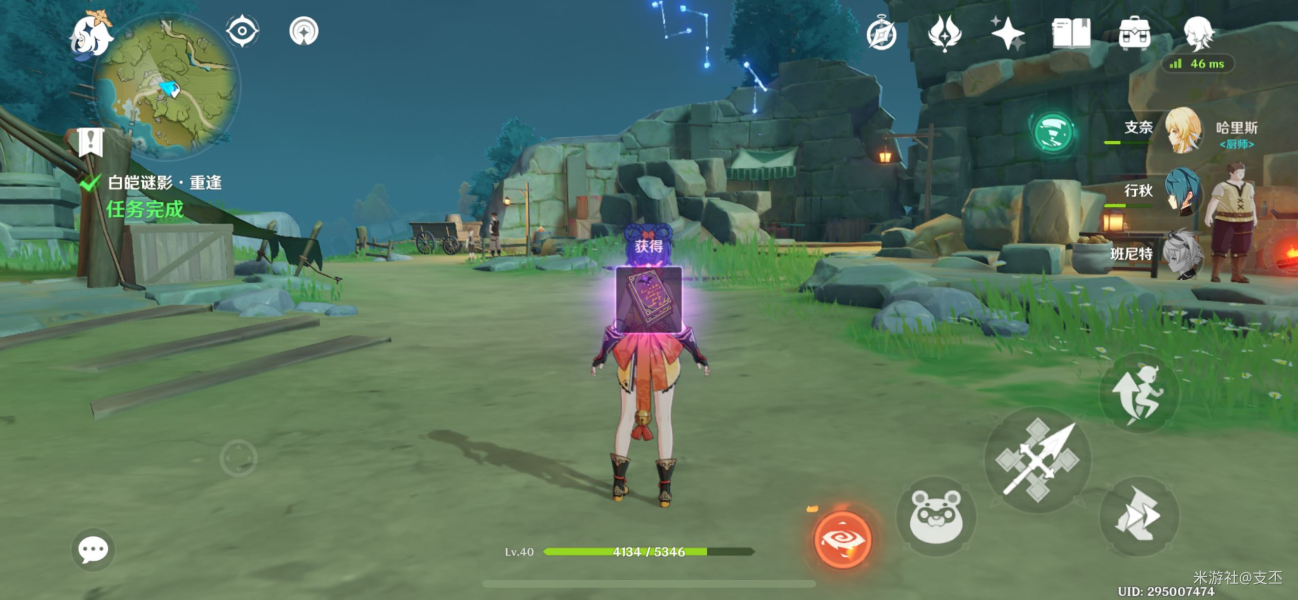Tap the jump button

1139,394
